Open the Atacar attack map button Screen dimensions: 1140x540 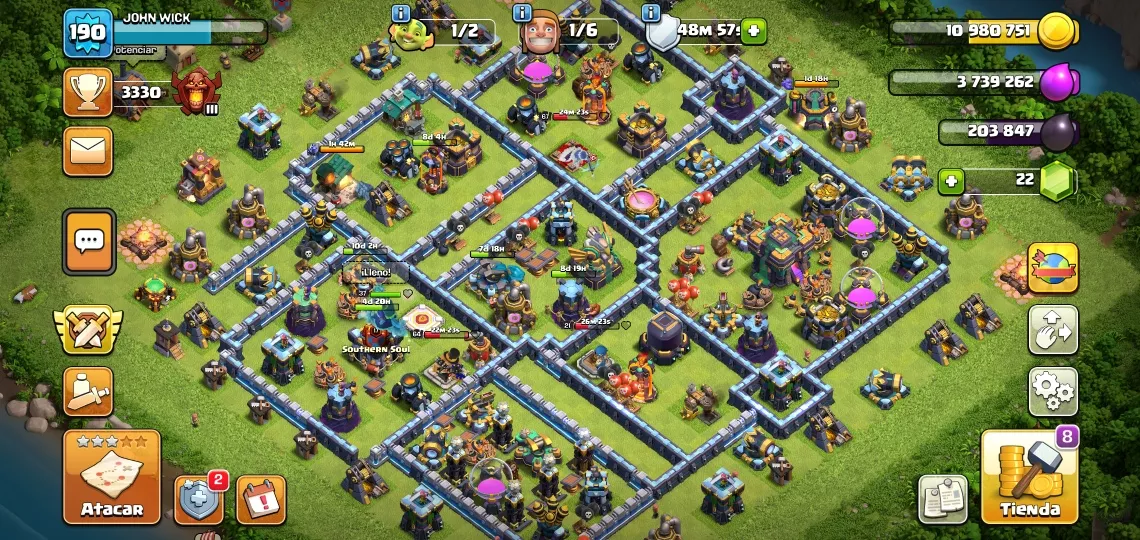[112, 477]
